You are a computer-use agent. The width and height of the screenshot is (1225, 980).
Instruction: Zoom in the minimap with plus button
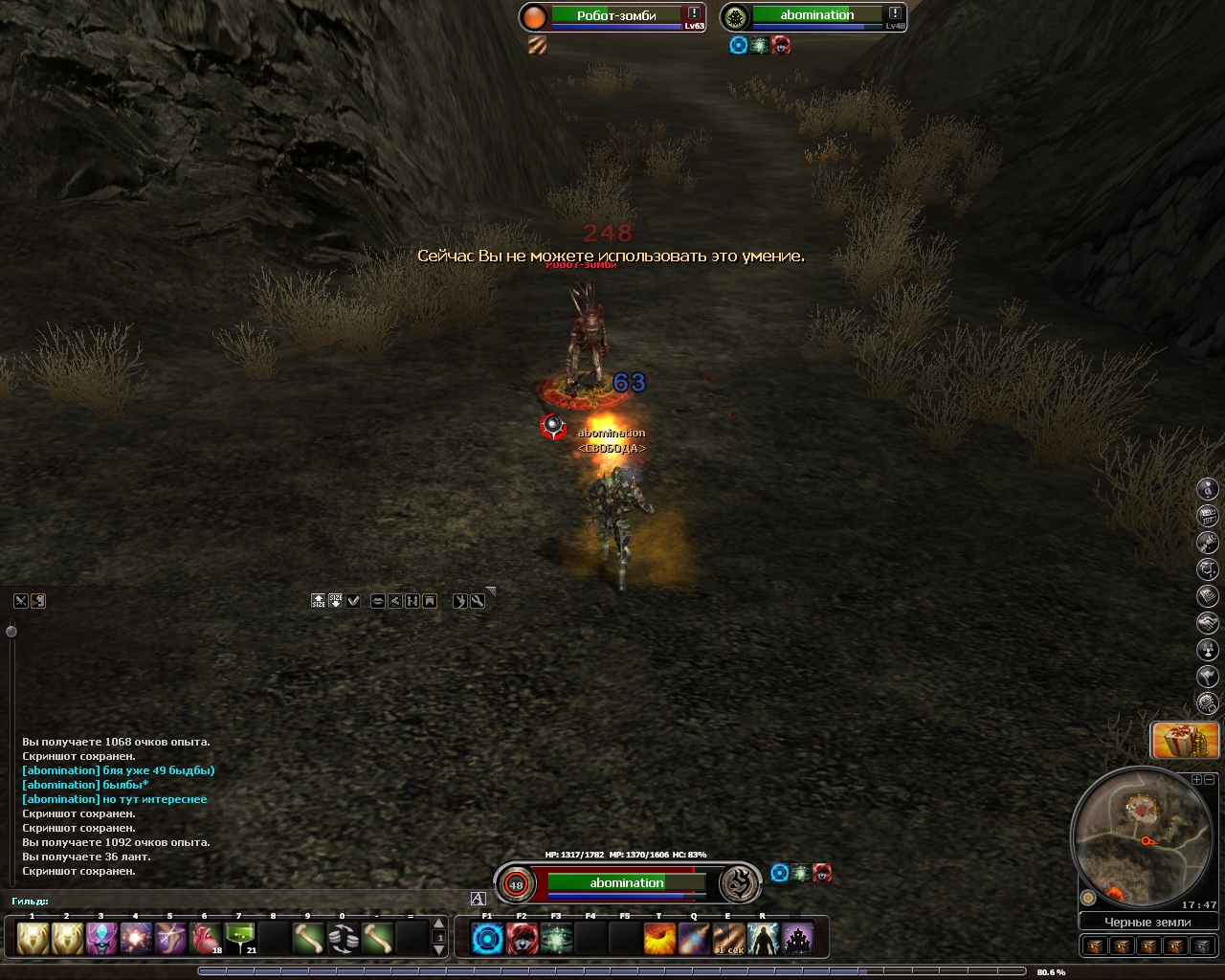(x=1196, y=780)
